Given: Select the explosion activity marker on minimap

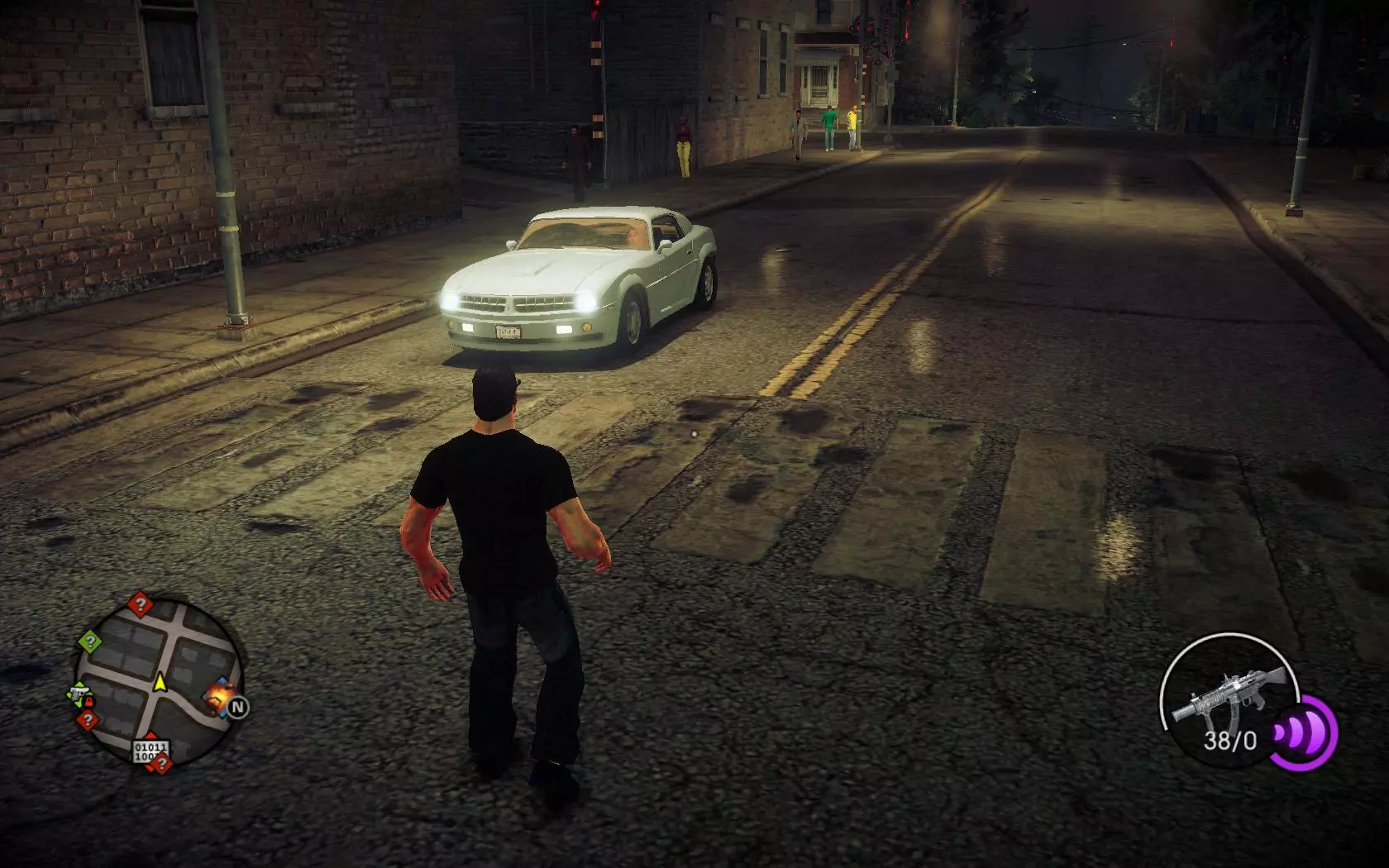Looking at the screenshot, I should coord(219,696).
